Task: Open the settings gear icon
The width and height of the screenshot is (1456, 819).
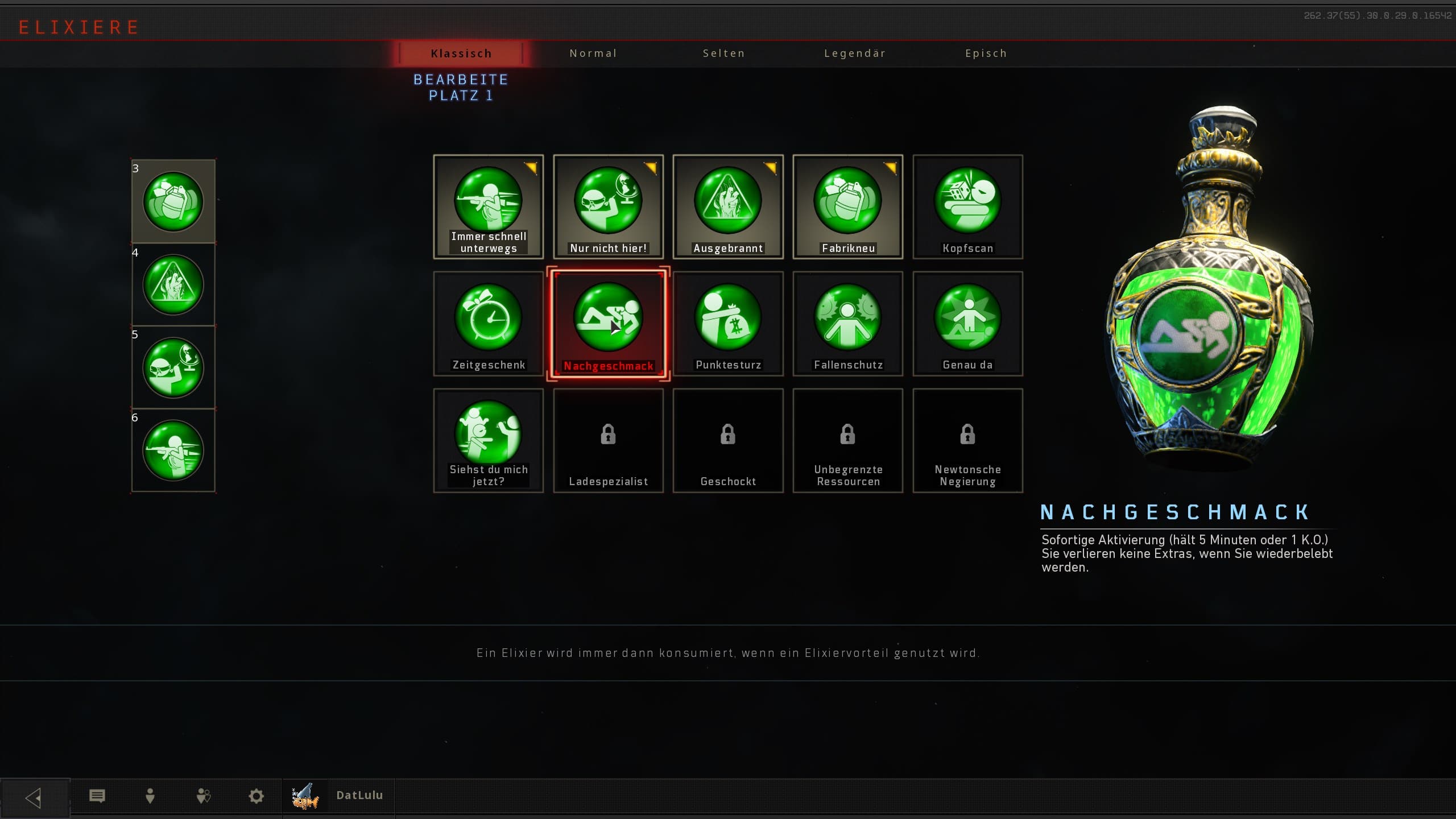Action: 257,796
